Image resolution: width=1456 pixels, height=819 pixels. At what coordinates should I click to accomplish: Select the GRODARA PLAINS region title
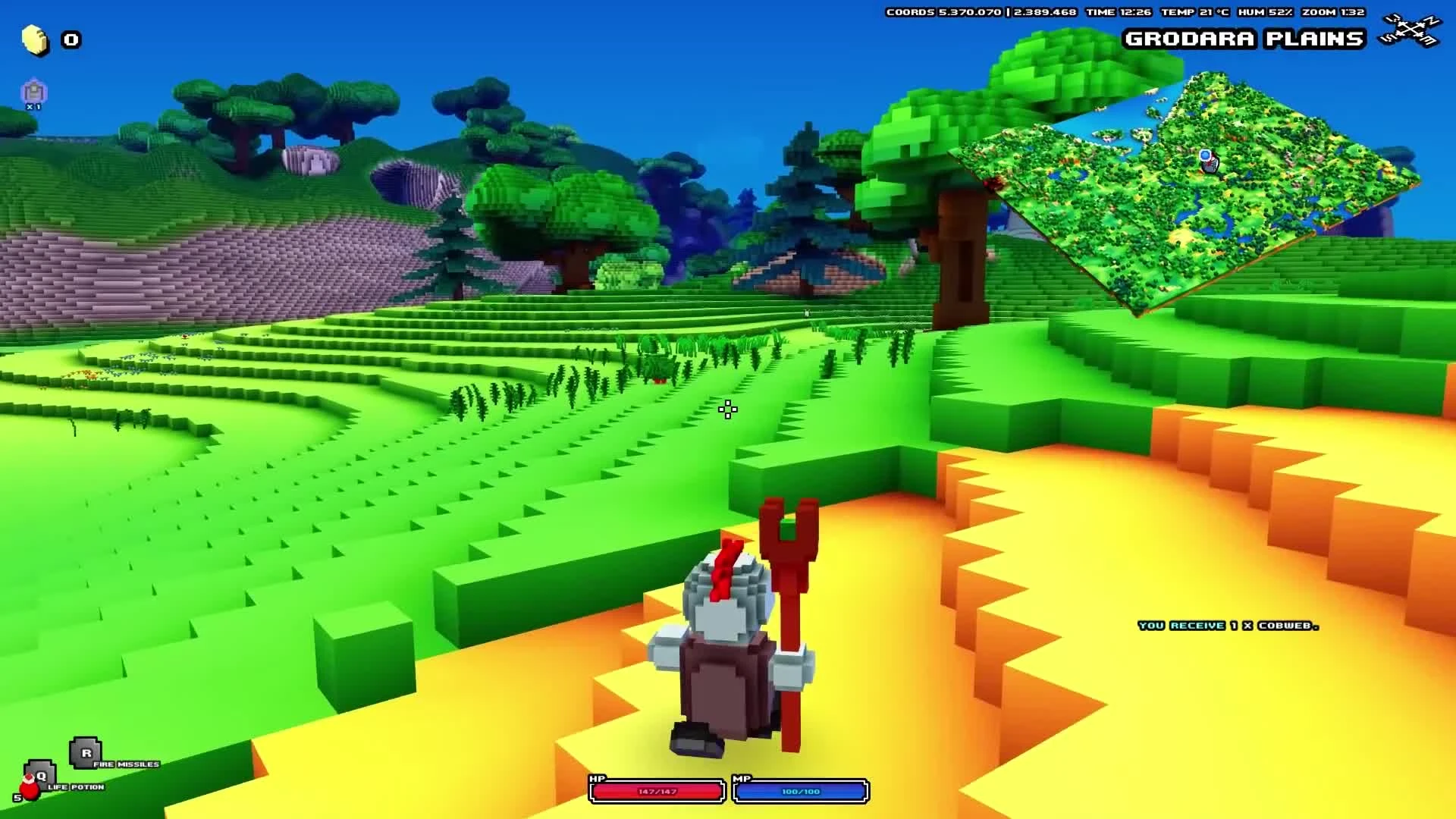[1246, 38]
